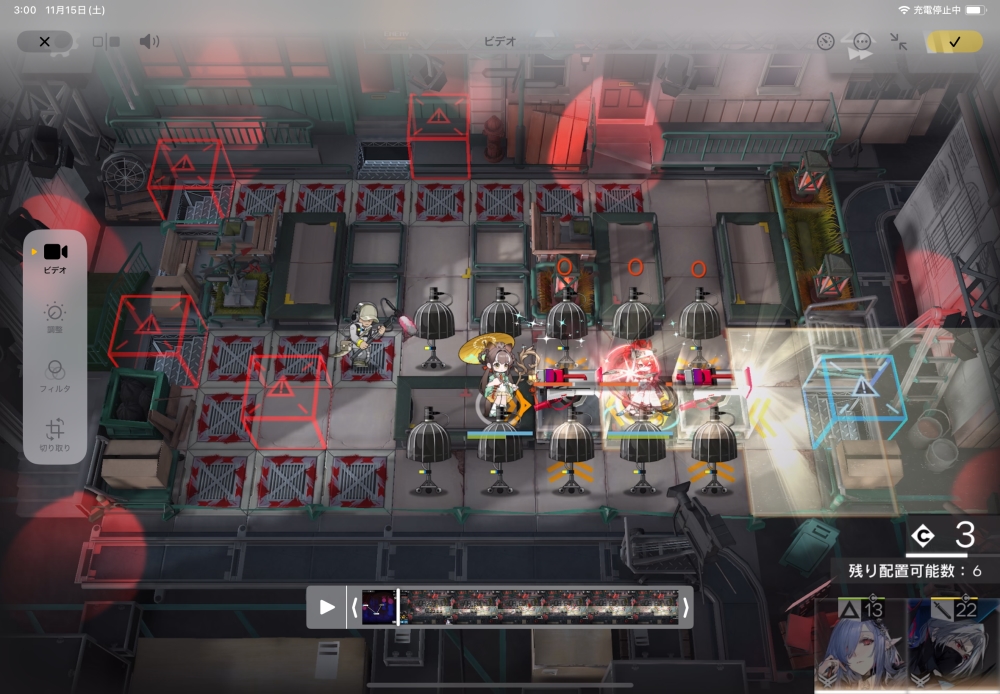Play the video from the timeline bar

[x=327, y=607]
